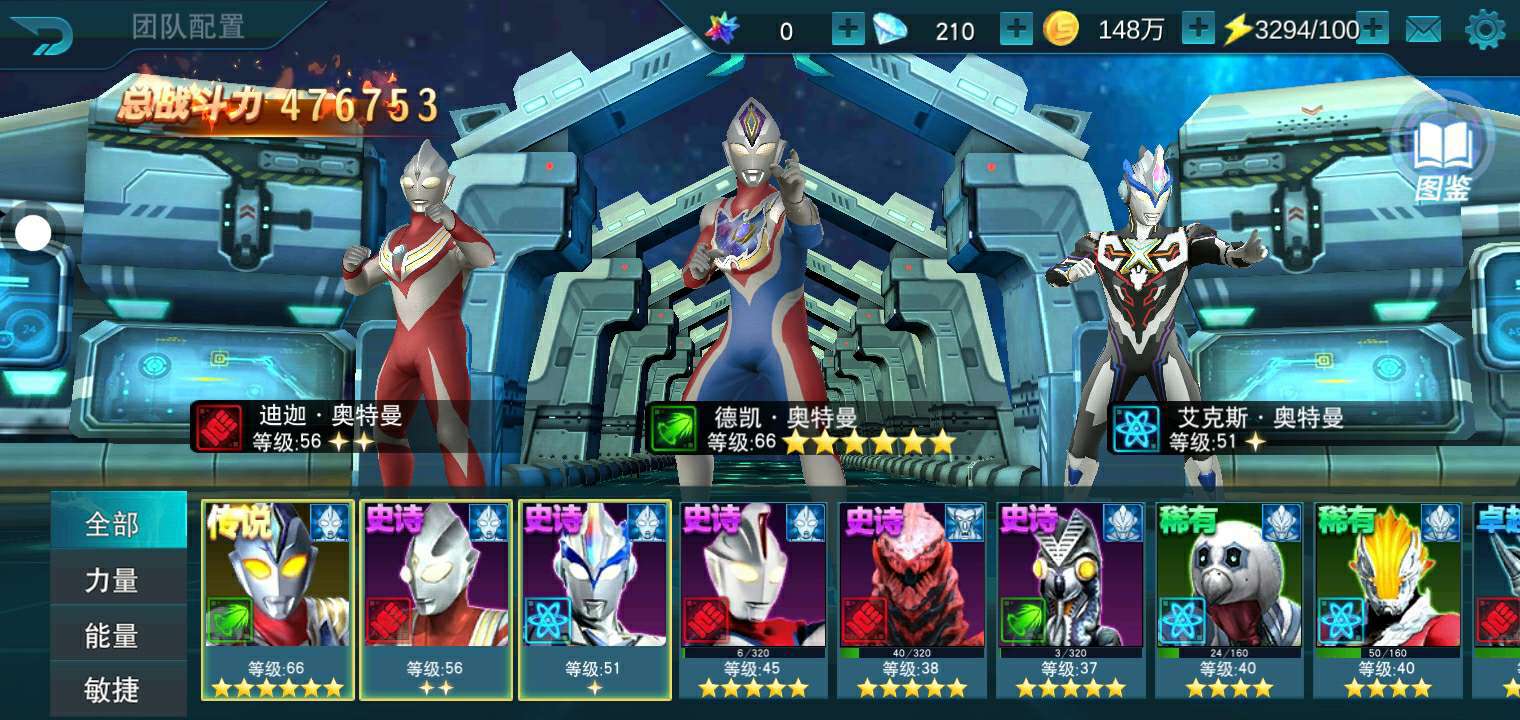
Task: Choose the red monster level 38 card
Action: click(x=912, y=598)
